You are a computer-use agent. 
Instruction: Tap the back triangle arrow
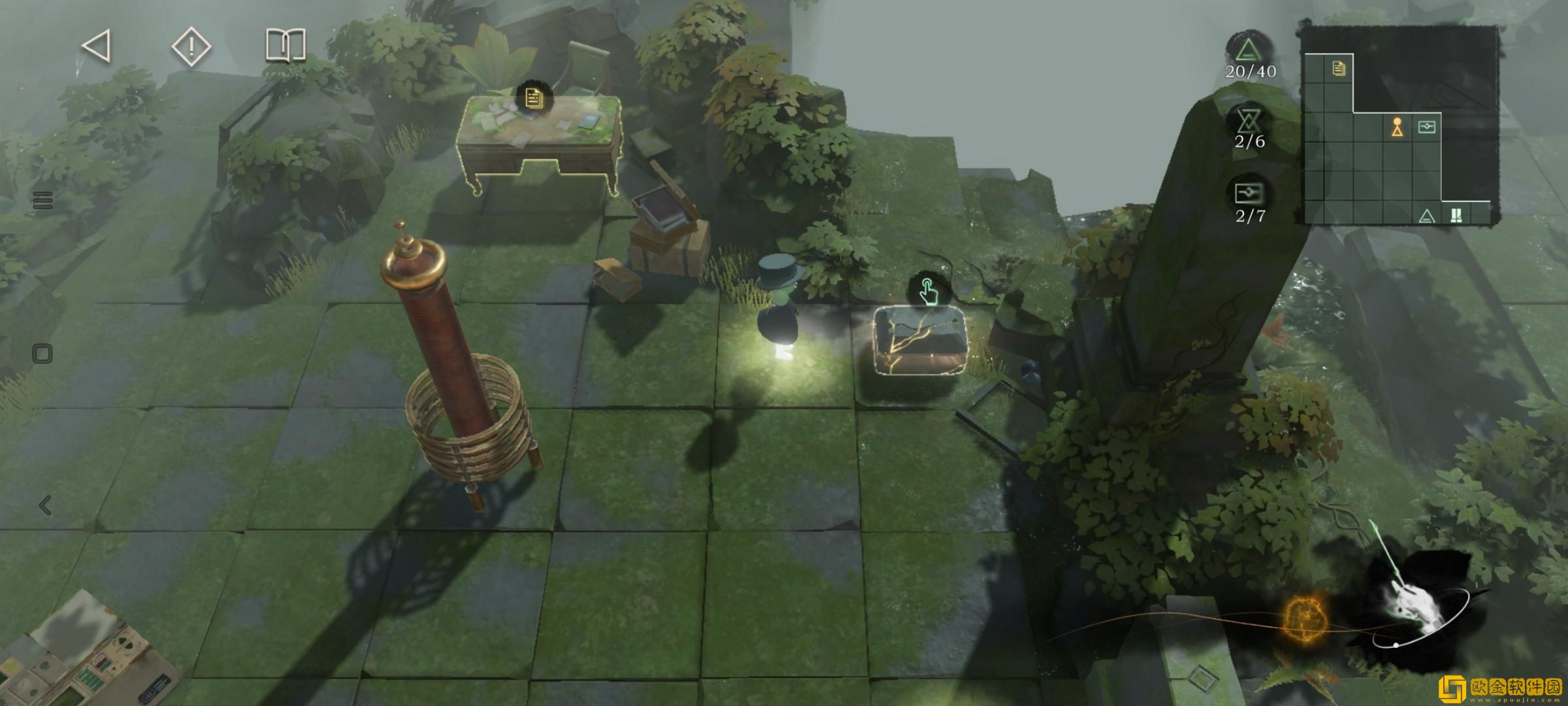pos(96,46)
